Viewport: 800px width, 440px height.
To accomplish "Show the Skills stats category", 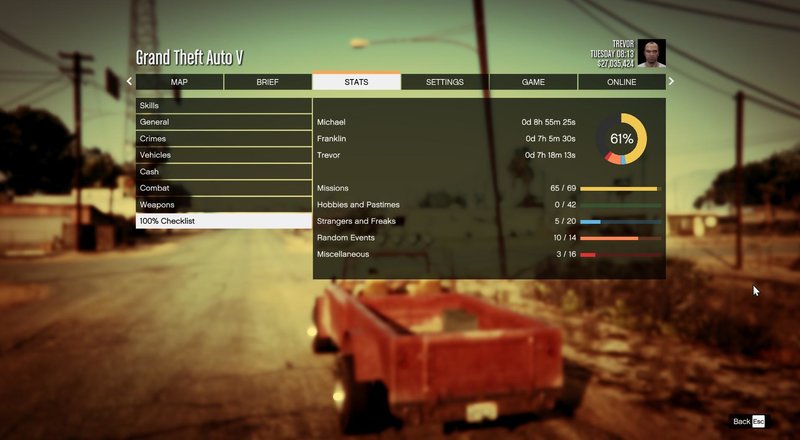I will point(223,105).
